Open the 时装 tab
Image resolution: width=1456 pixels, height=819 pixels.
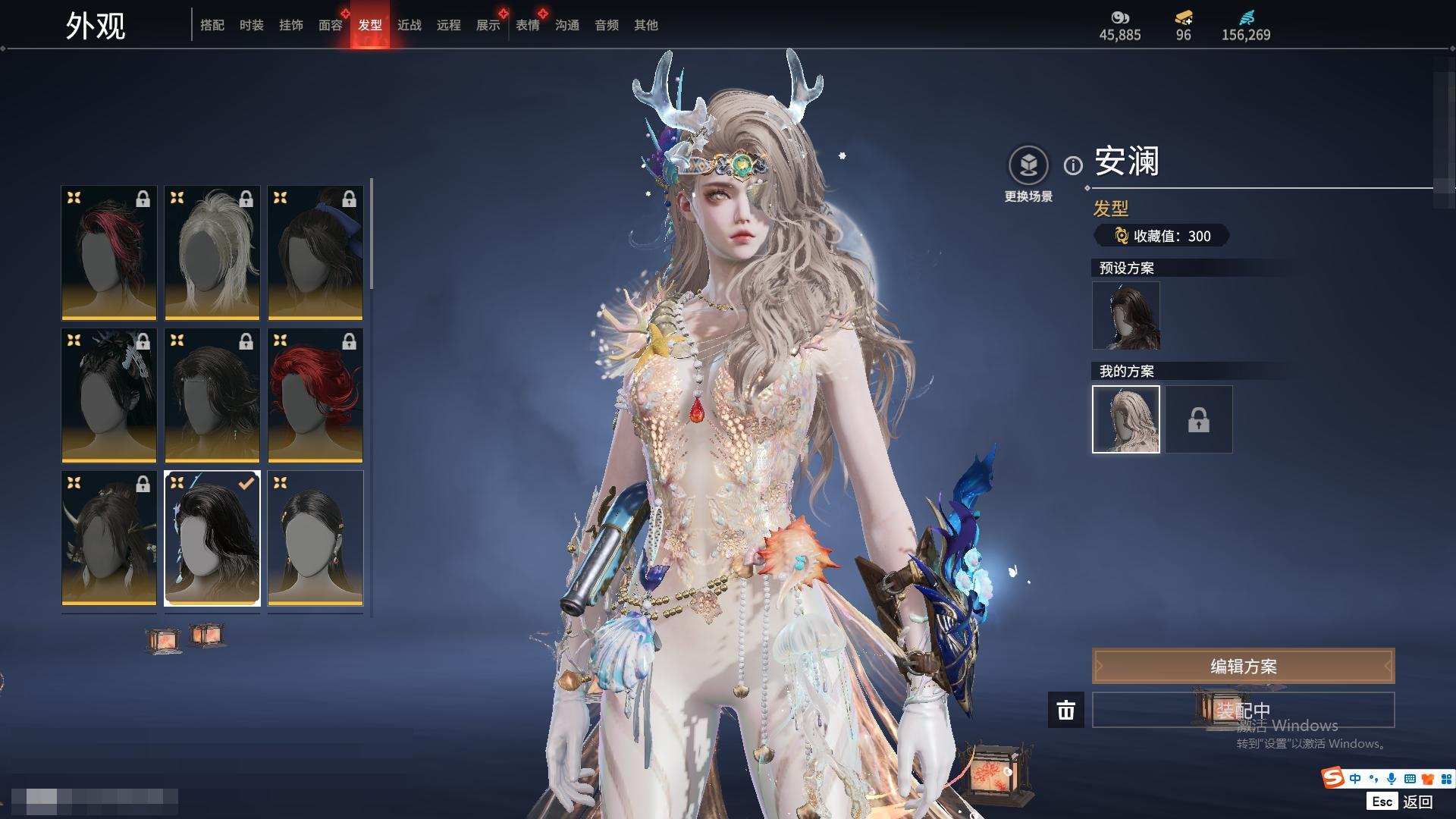click(x=252, y=25)
